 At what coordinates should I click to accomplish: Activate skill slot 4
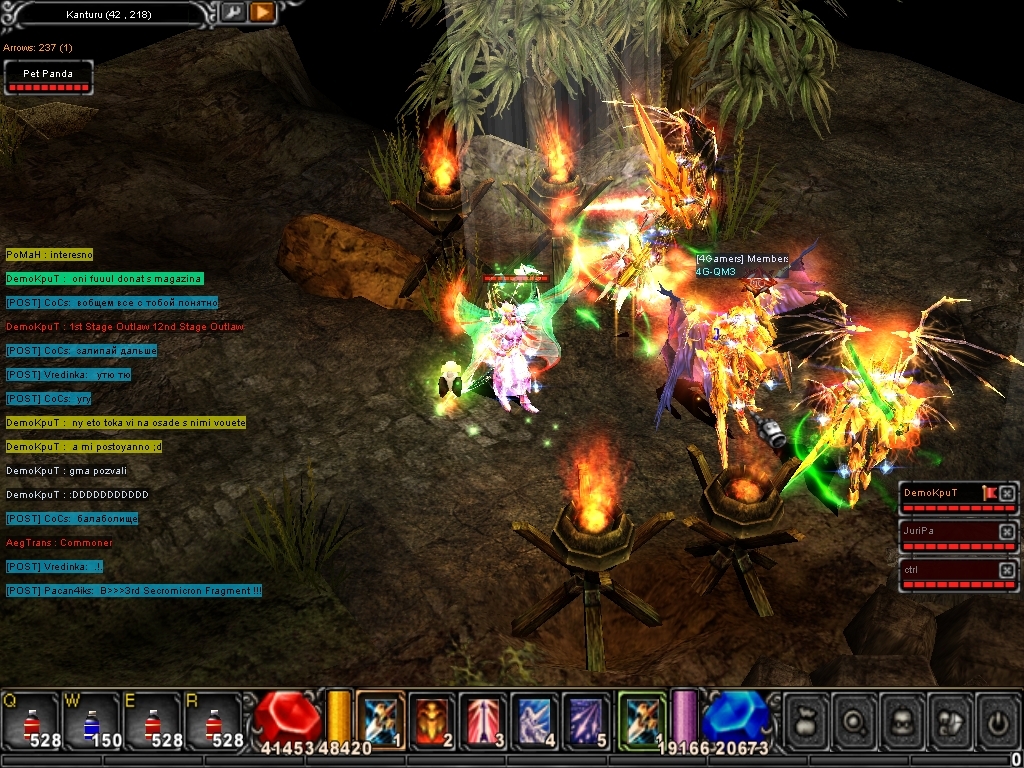536,719
